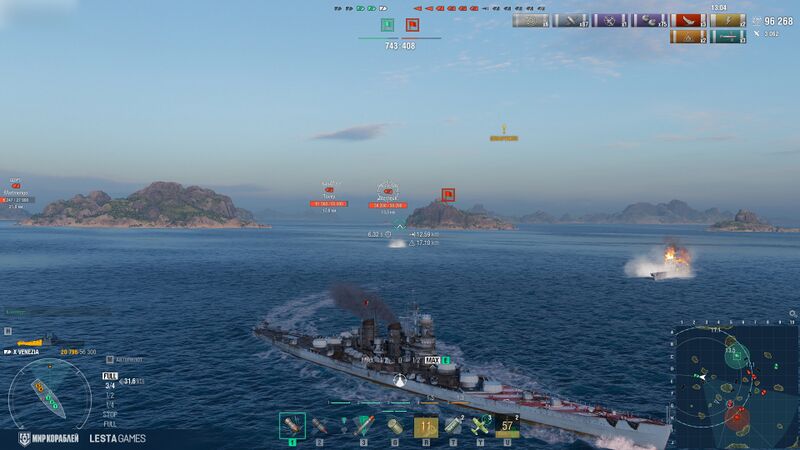Activate the barrel-shaped consumable
Viewport: 800px width, 450px height.
click(394, 427)
